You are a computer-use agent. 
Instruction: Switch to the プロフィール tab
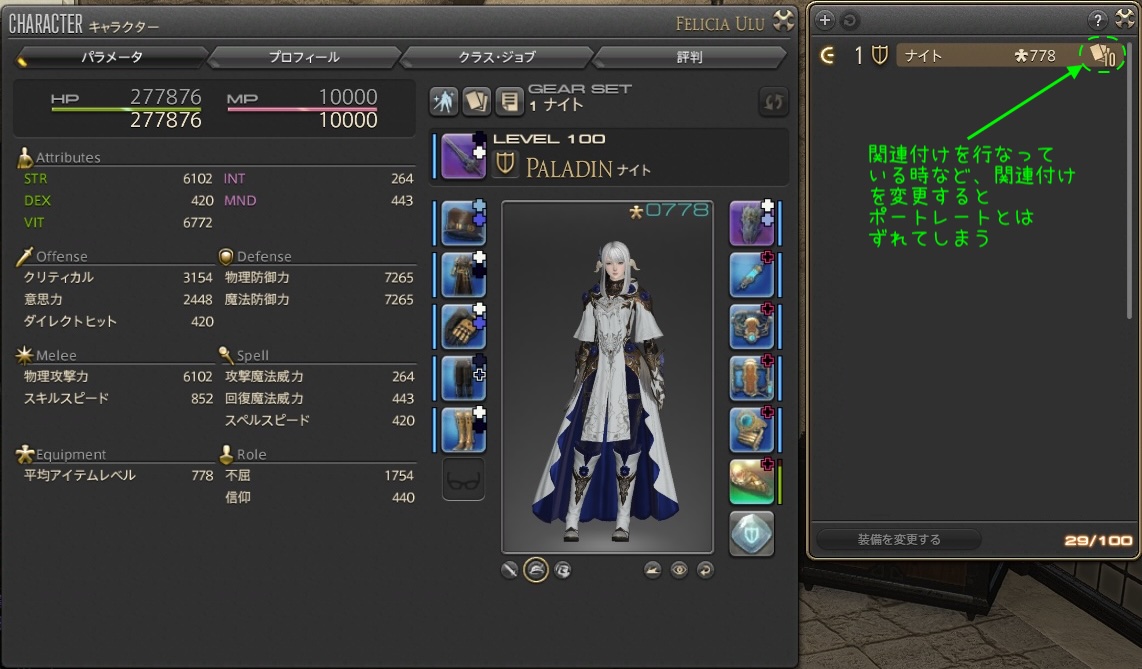[x=304, y=58]
